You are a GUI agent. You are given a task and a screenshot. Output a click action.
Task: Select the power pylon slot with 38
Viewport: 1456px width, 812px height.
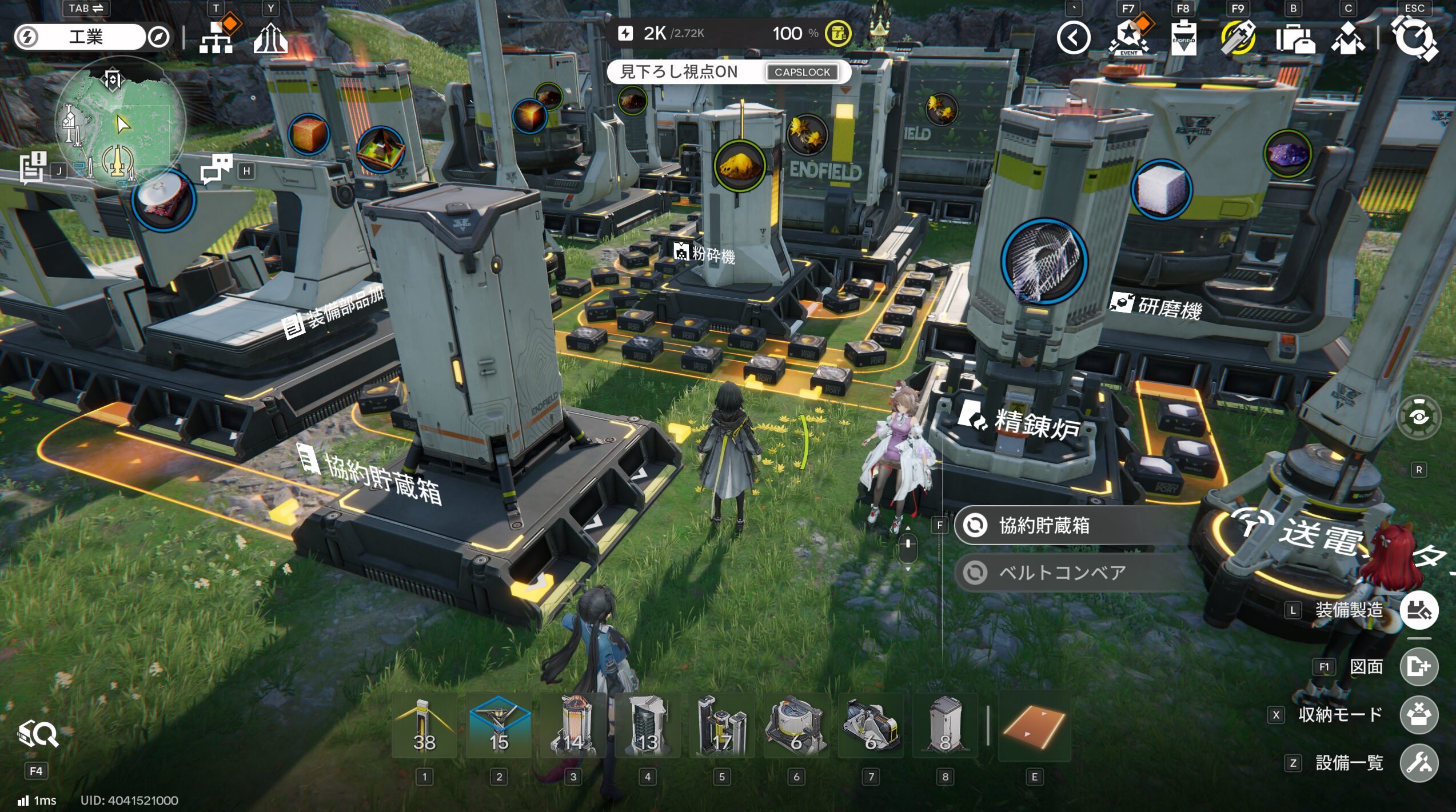pyautogui.click(x=424, y=726)
